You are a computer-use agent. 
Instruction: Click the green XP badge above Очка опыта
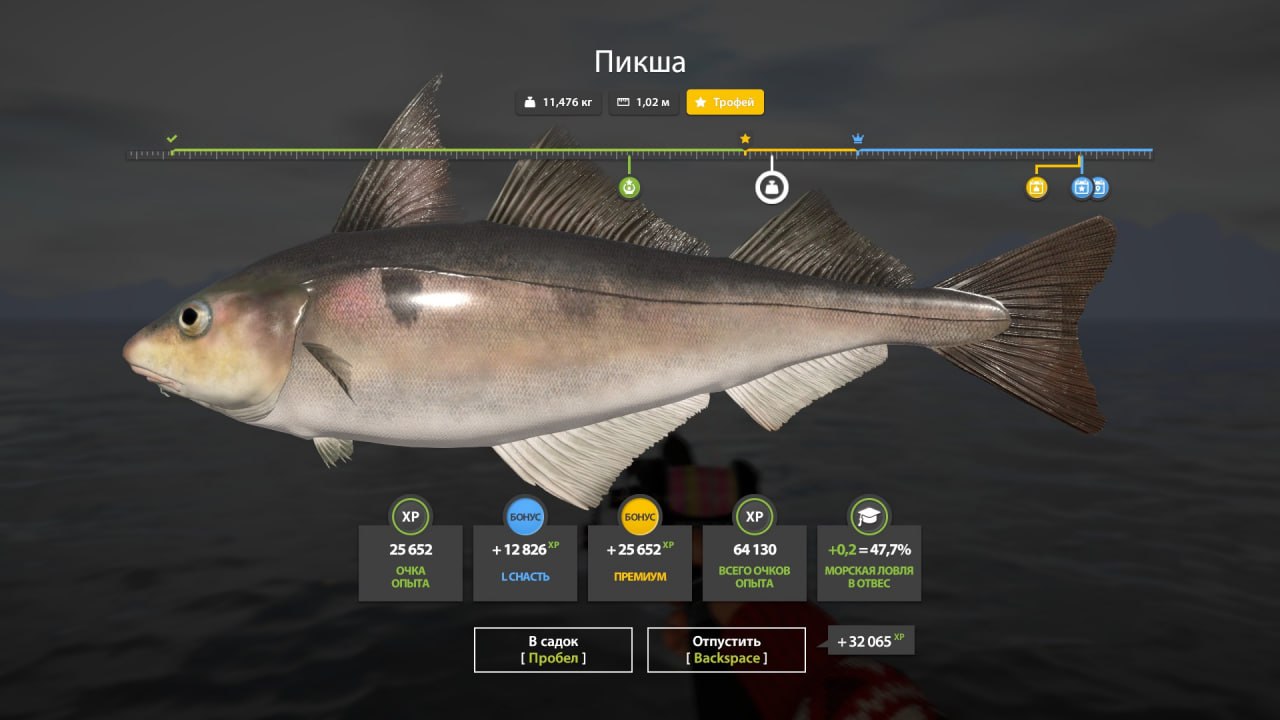410,517
